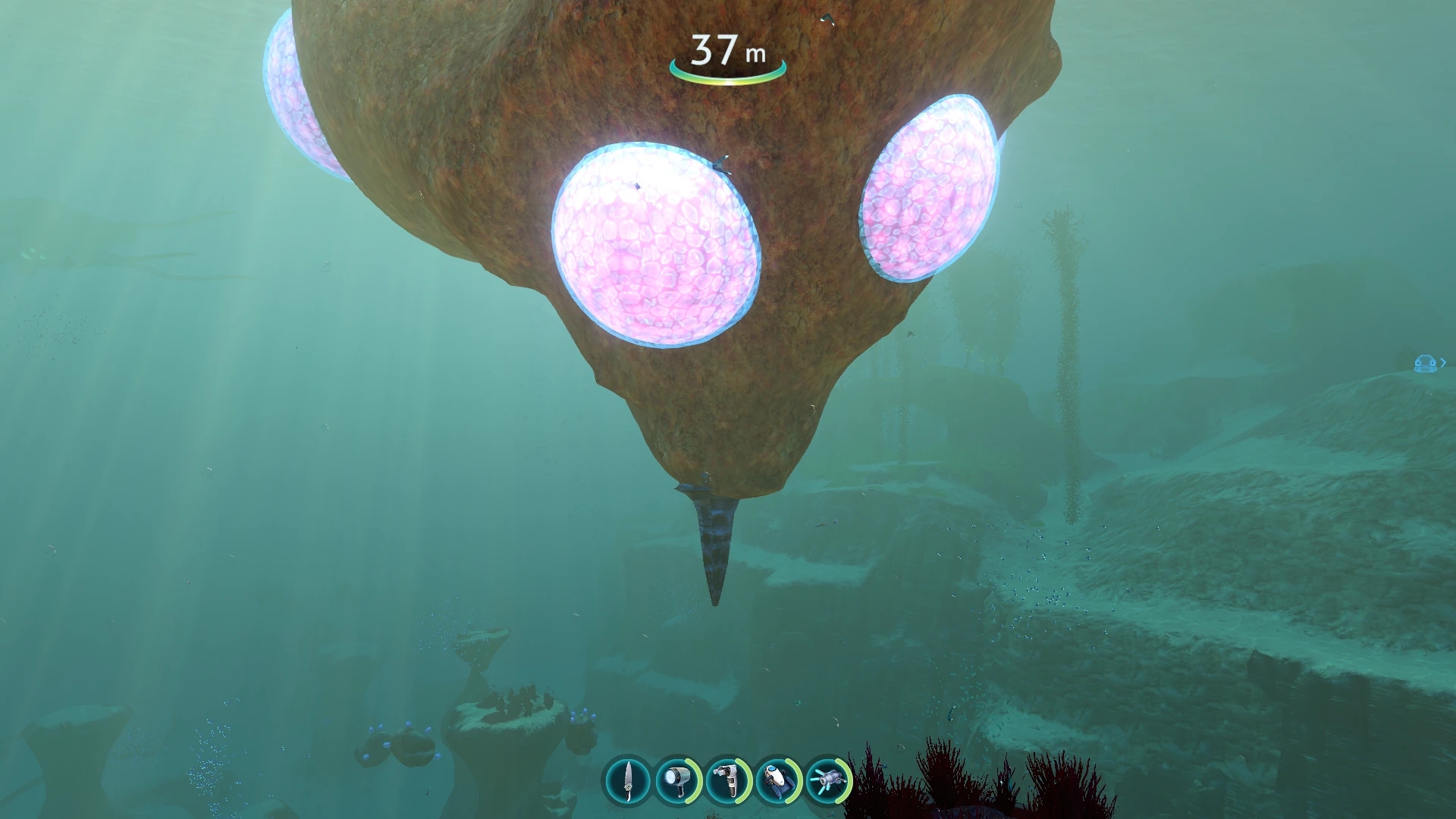
Task: Select the Seaglide hotbar slot
Action: 778,780
